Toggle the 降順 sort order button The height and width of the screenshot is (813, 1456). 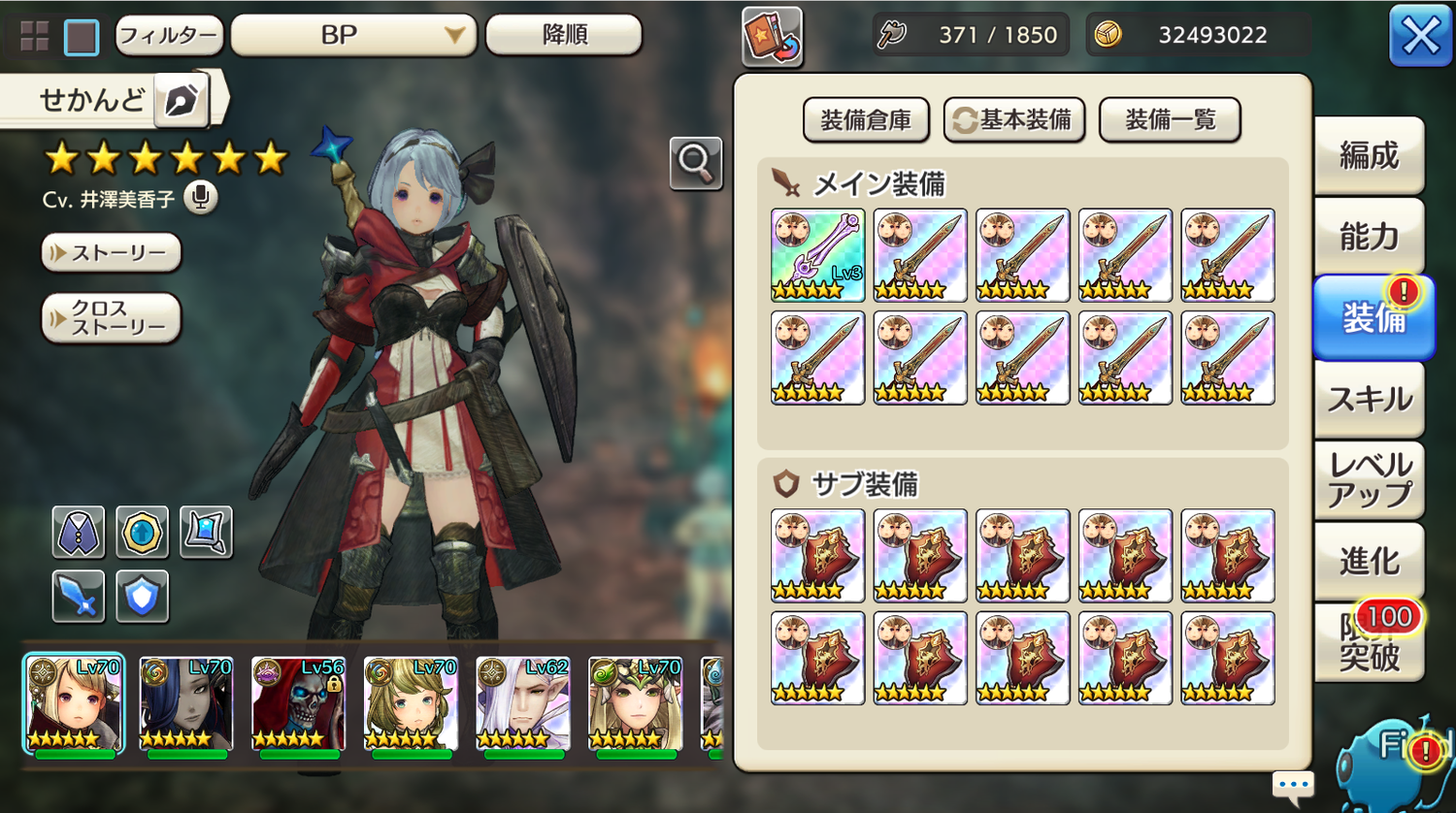pos(563,36)
